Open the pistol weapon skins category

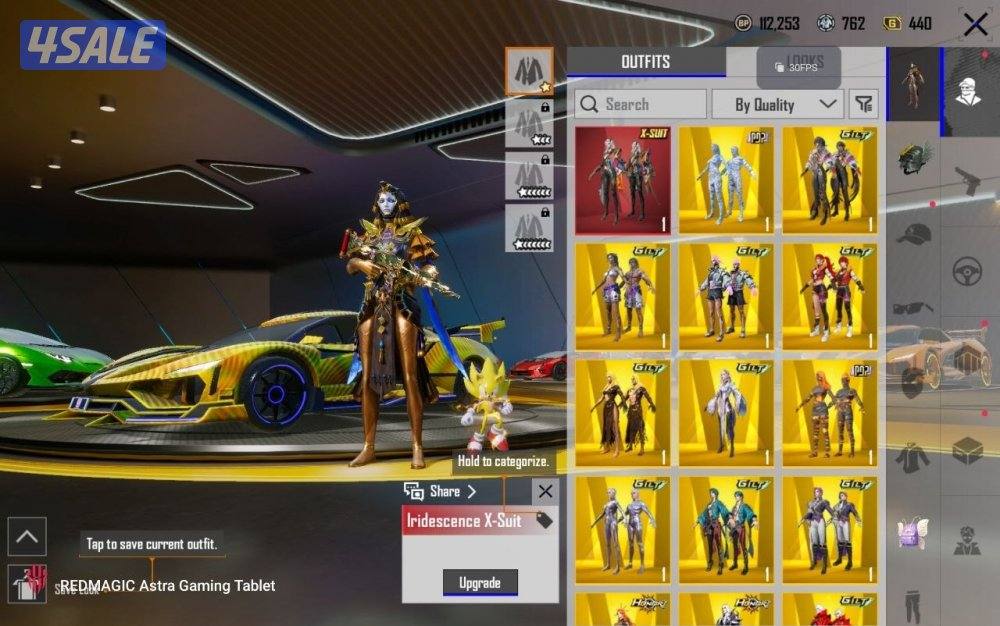[965, 181]
